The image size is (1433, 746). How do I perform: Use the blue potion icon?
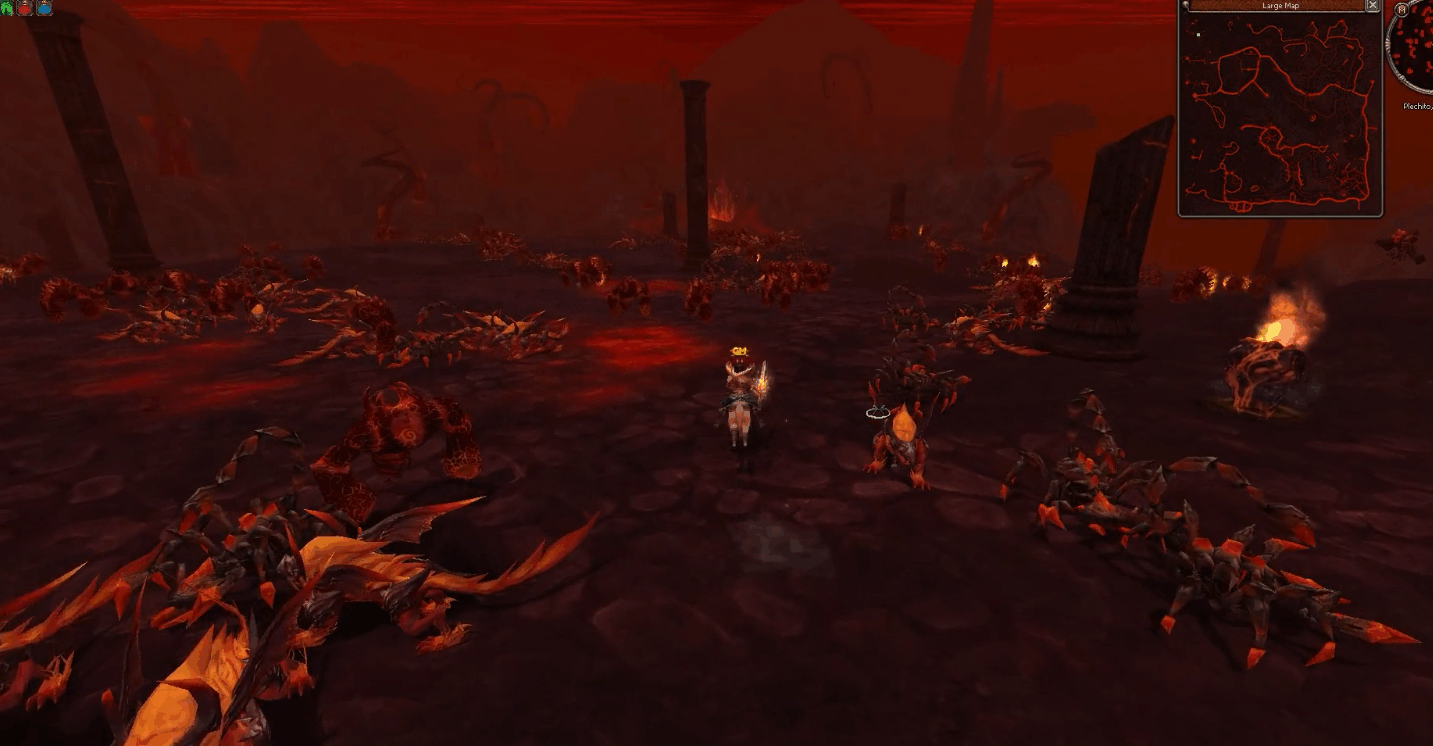(x=44, y=8)
